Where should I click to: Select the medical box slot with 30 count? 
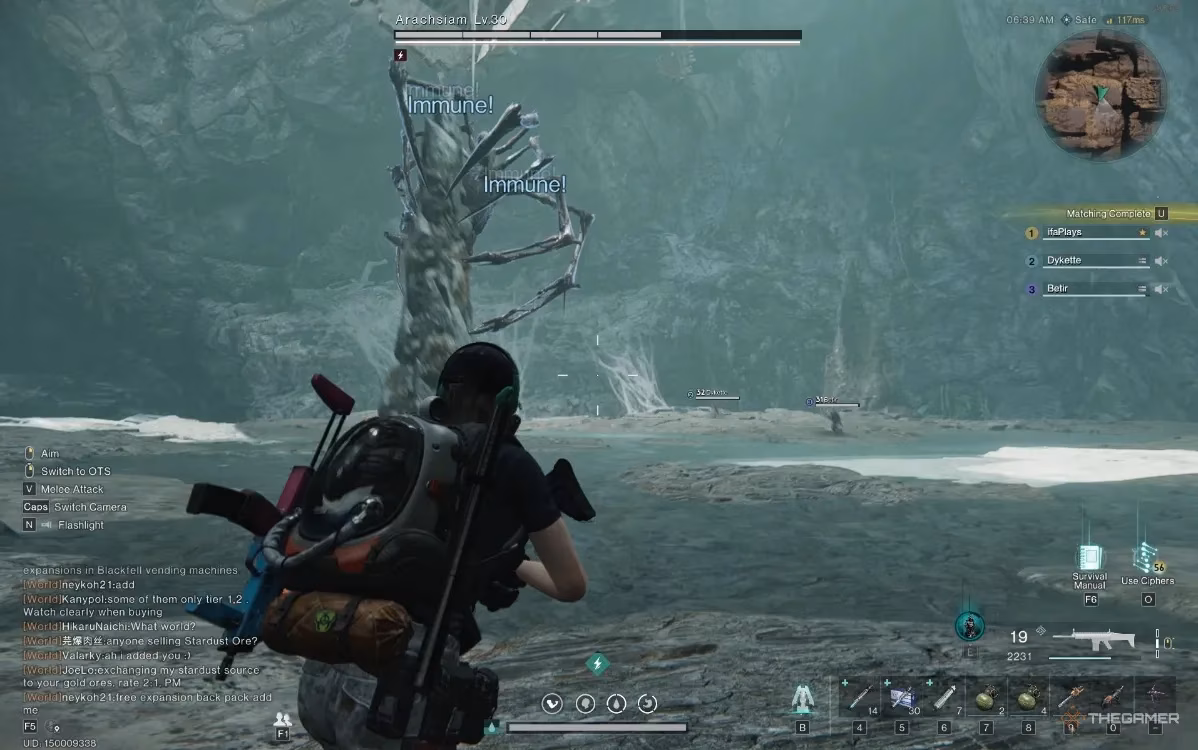pos(902,696)
